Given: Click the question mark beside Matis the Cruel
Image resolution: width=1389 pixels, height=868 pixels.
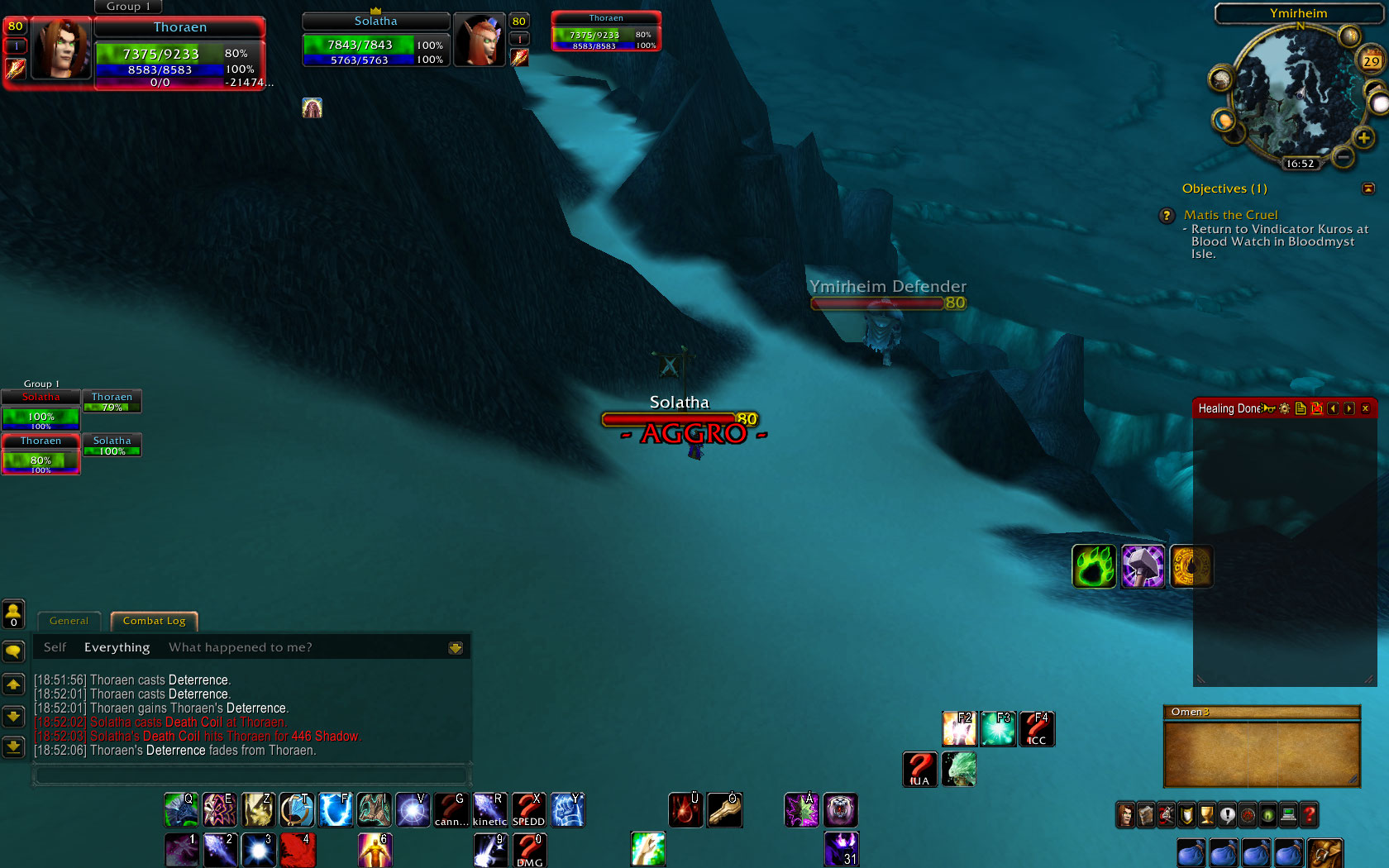Looking at the screenshot, I should (x=1167, y=216).
